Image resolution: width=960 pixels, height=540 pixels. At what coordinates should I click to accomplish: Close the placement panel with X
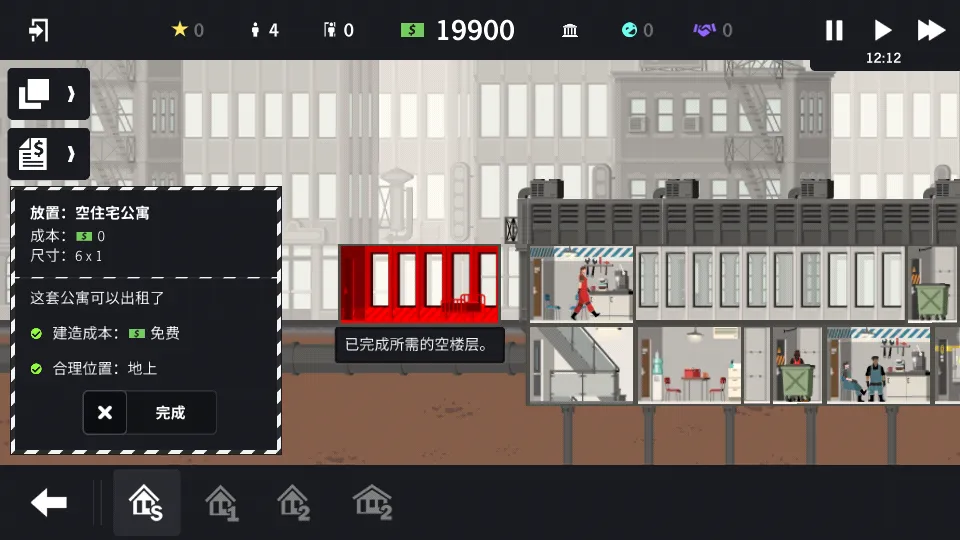[105, 412]
